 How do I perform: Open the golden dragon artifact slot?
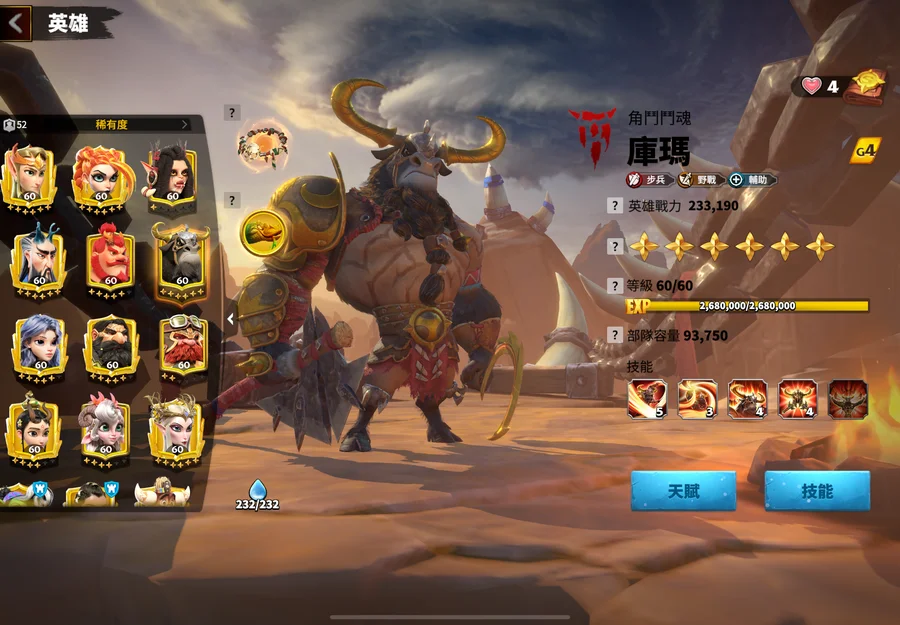(x=263, y=231)
